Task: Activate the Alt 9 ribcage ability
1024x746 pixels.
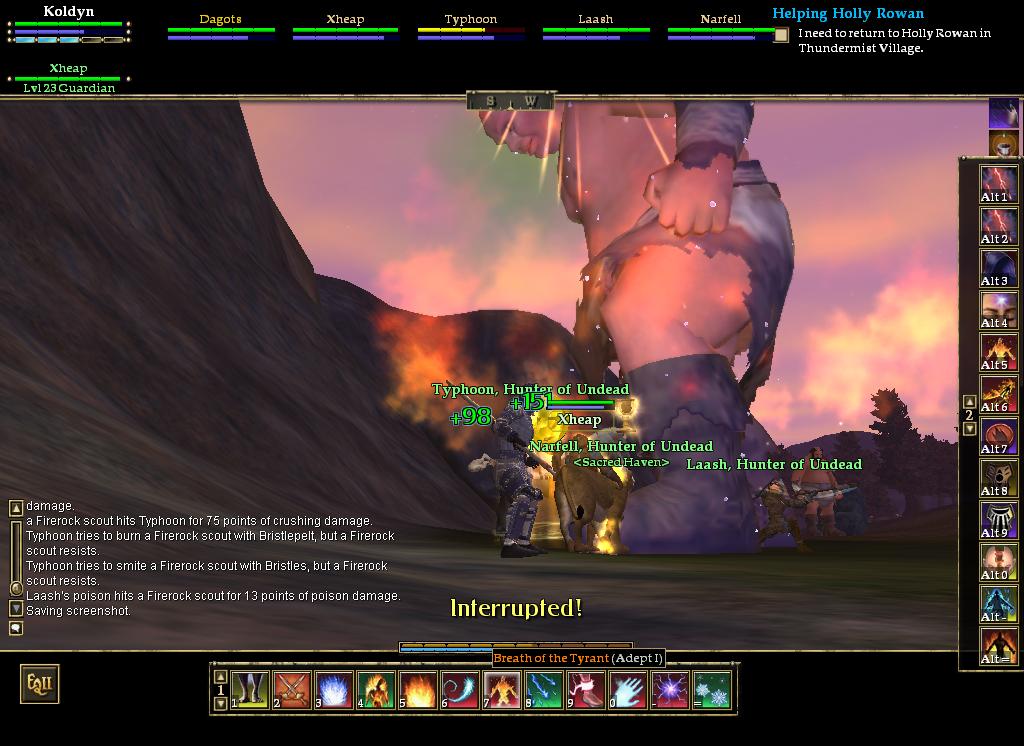Action: (x=999, y=519)
